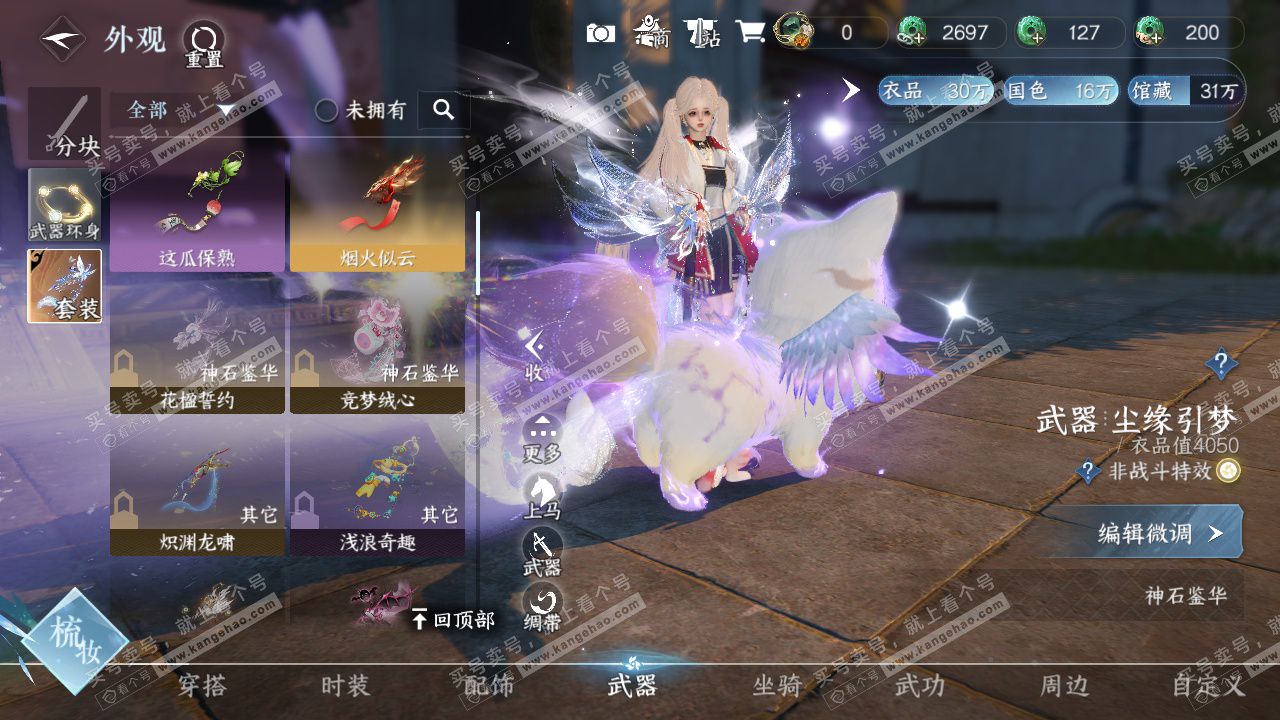Screen dimensions: 1280x720
Task: Open the camera screenshot mode
Action: 600,33
